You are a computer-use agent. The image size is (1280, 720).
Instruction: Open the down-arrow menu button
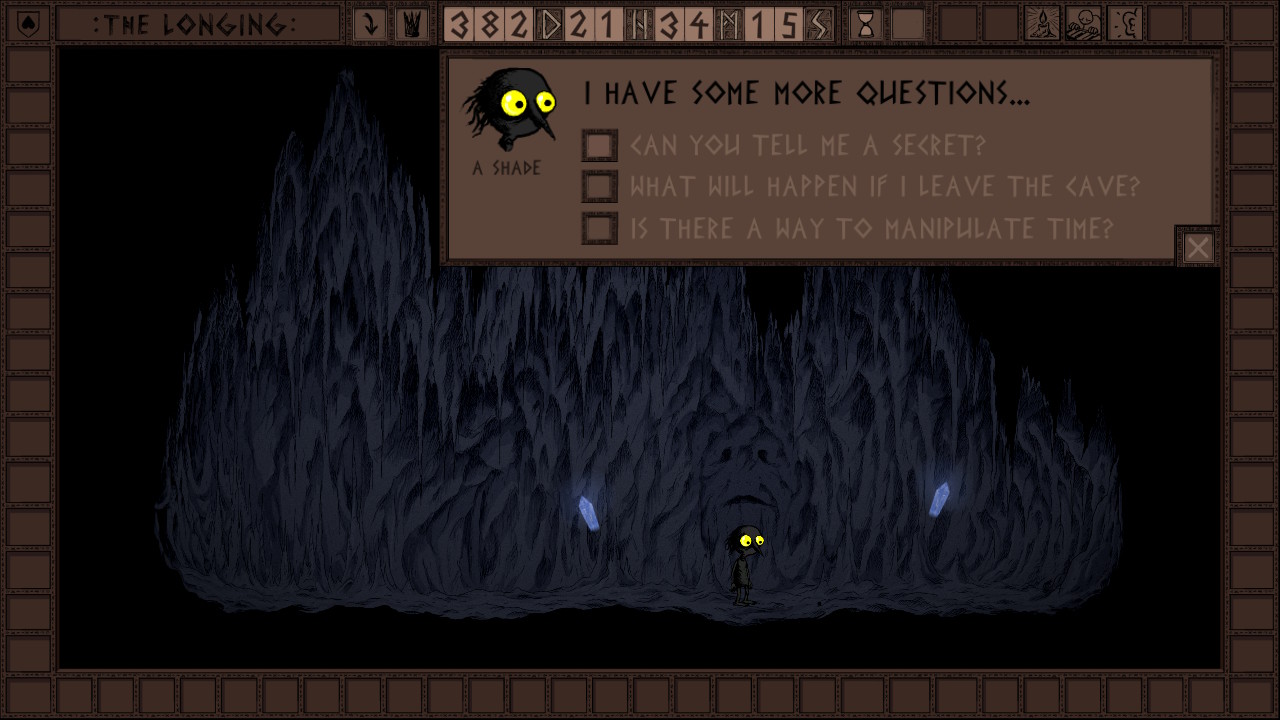pos(370,24)
